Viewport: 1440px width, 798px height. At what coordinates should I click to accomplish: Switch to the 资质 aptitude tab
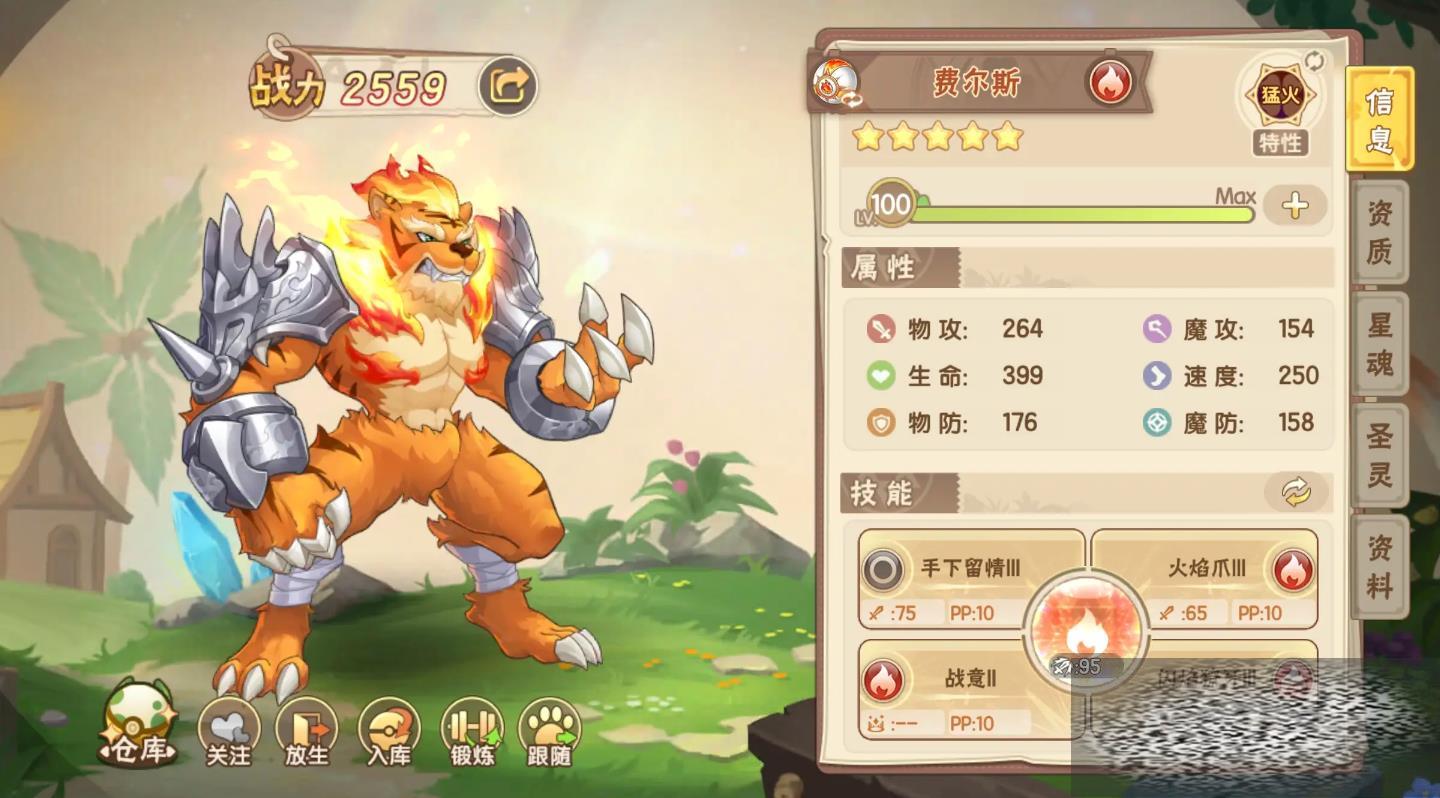[1380, 231]
